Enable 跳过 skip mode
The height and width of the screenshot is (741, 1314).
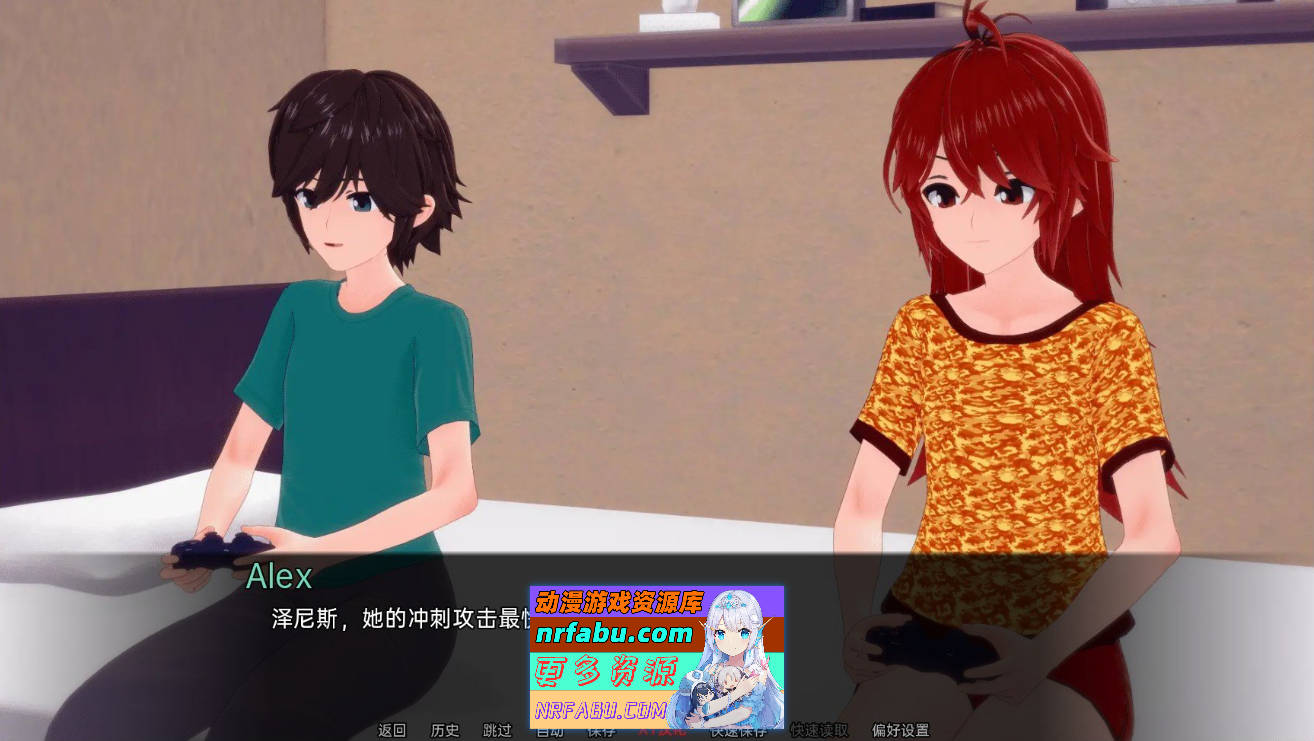497,732
